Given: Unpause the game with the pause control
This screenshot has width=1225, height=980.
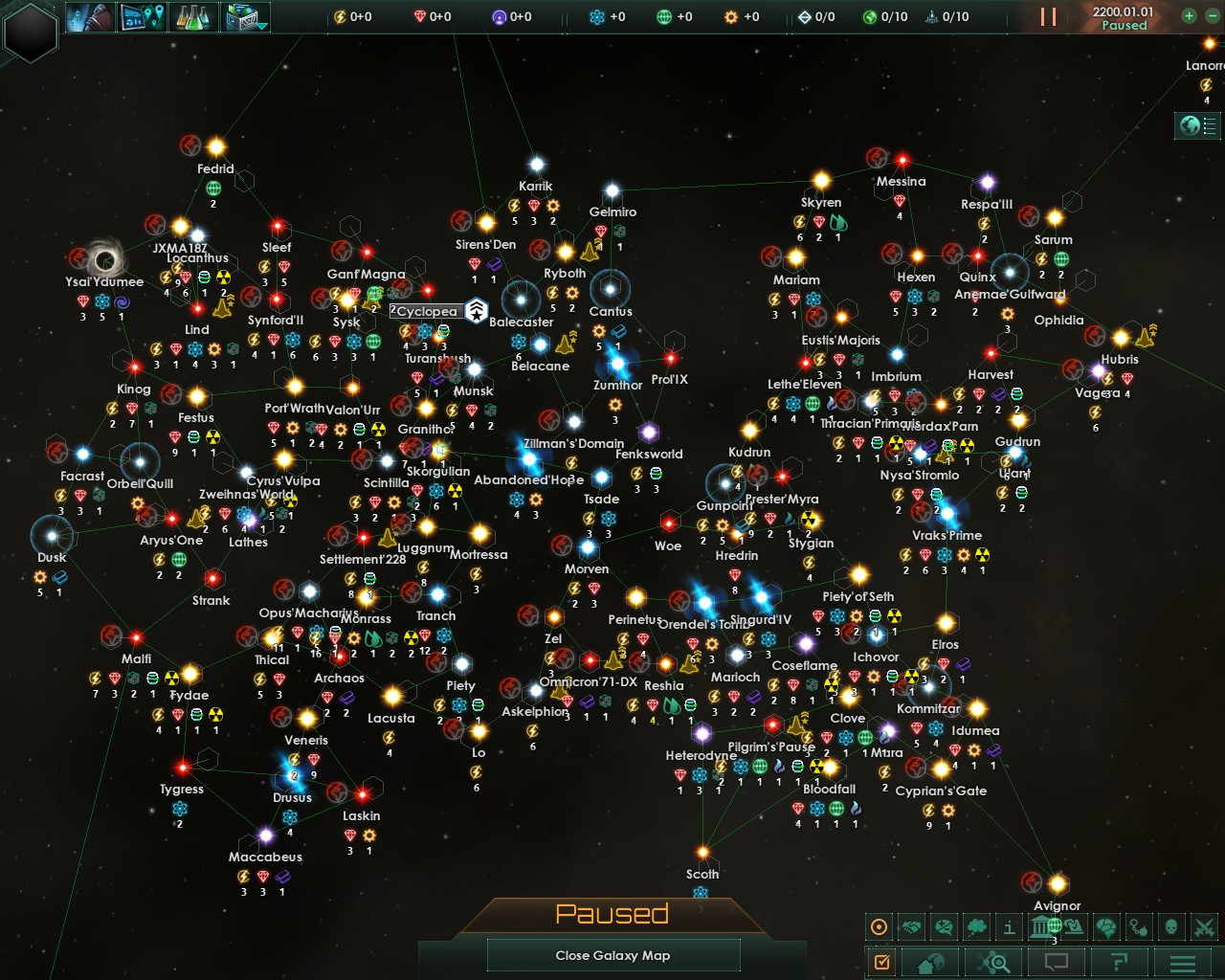Looking at the screenshot, I should (1048, 16).
